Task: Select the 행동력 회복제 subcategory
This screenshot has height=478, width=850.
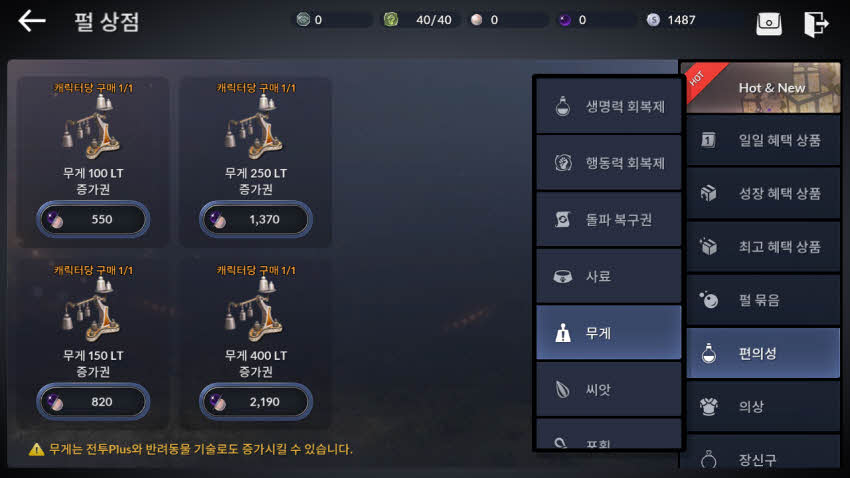Action: [x=608, y=163]
